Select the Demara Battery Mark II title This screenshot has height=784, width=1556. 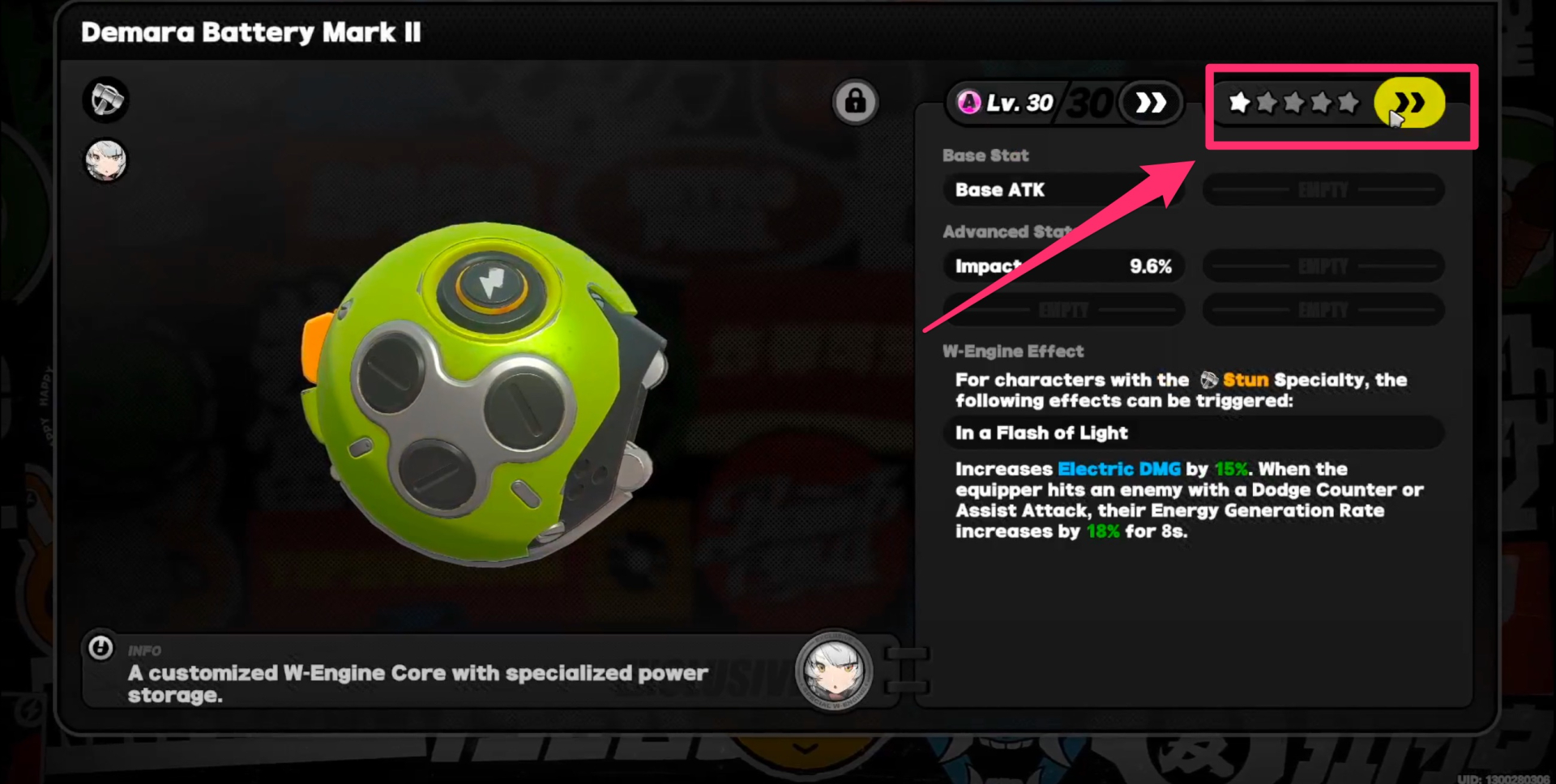(x=251, y=33)
